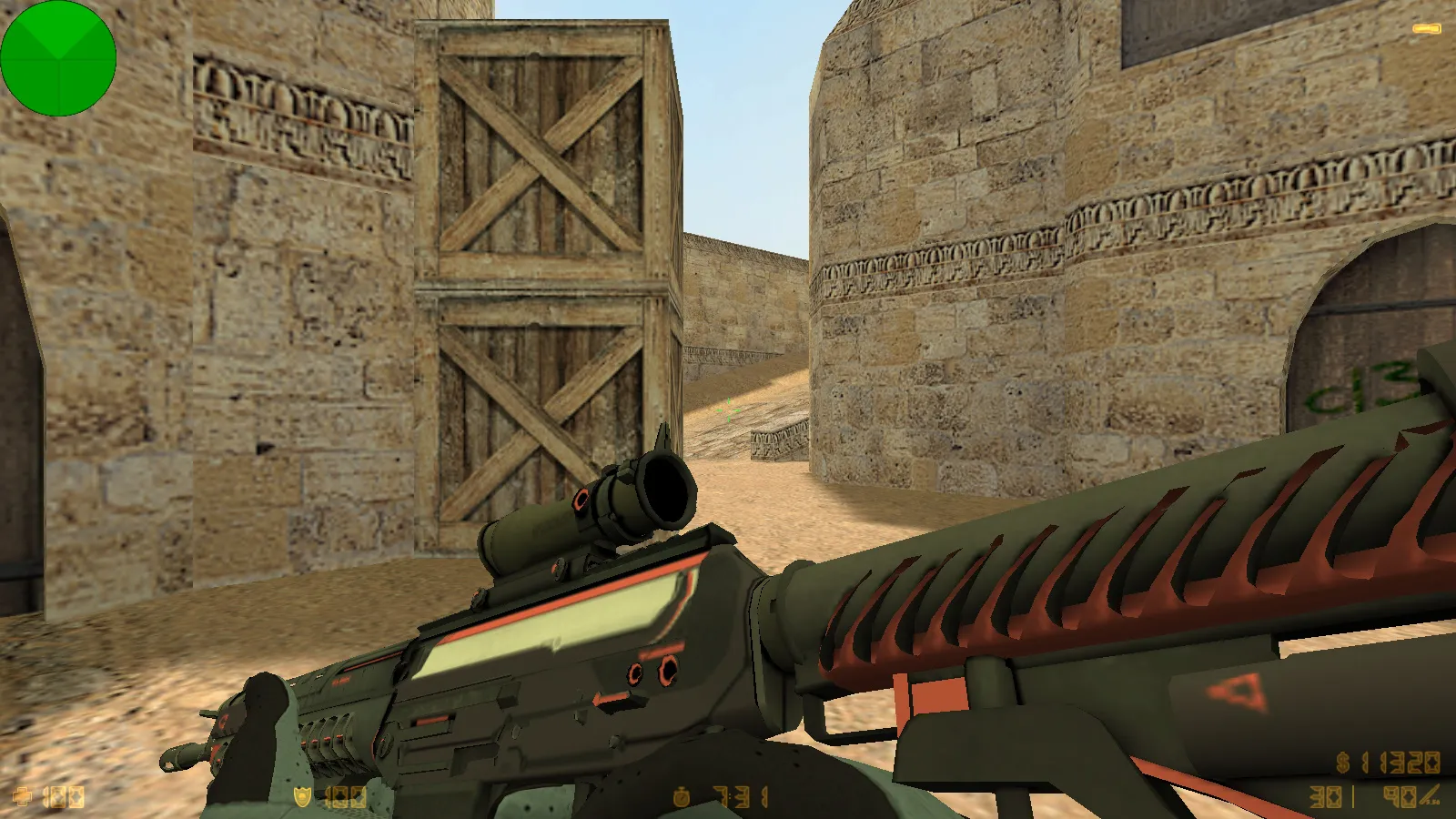Select the 5.56 bullet ammo type icon
1456x819 pixels.
coord(1430,797)
